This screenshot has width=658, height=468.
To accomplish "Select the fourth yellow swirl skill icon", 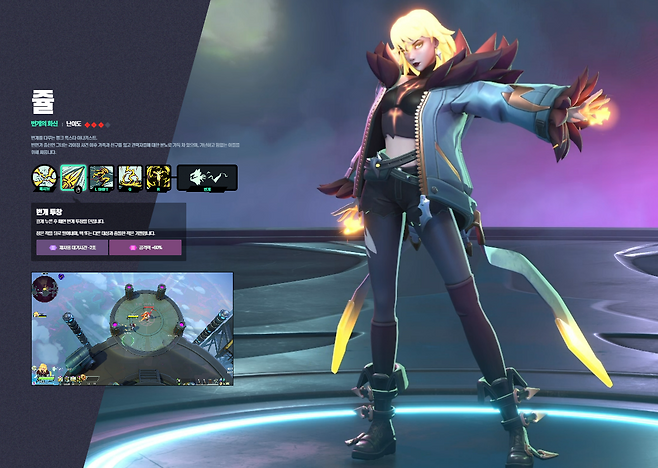I will 131,178.
